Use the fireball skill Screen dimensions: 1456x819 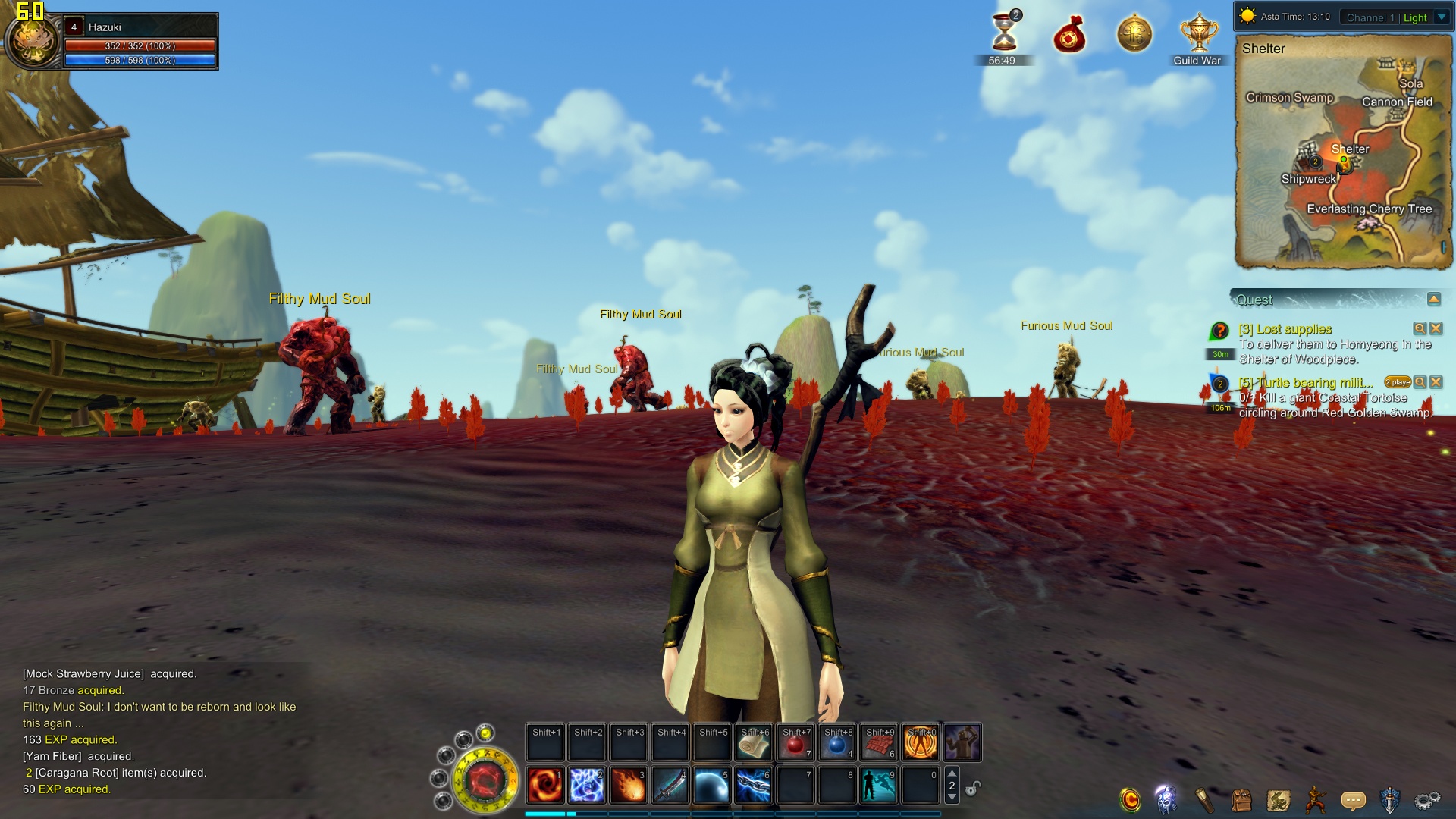pos(628,785)
